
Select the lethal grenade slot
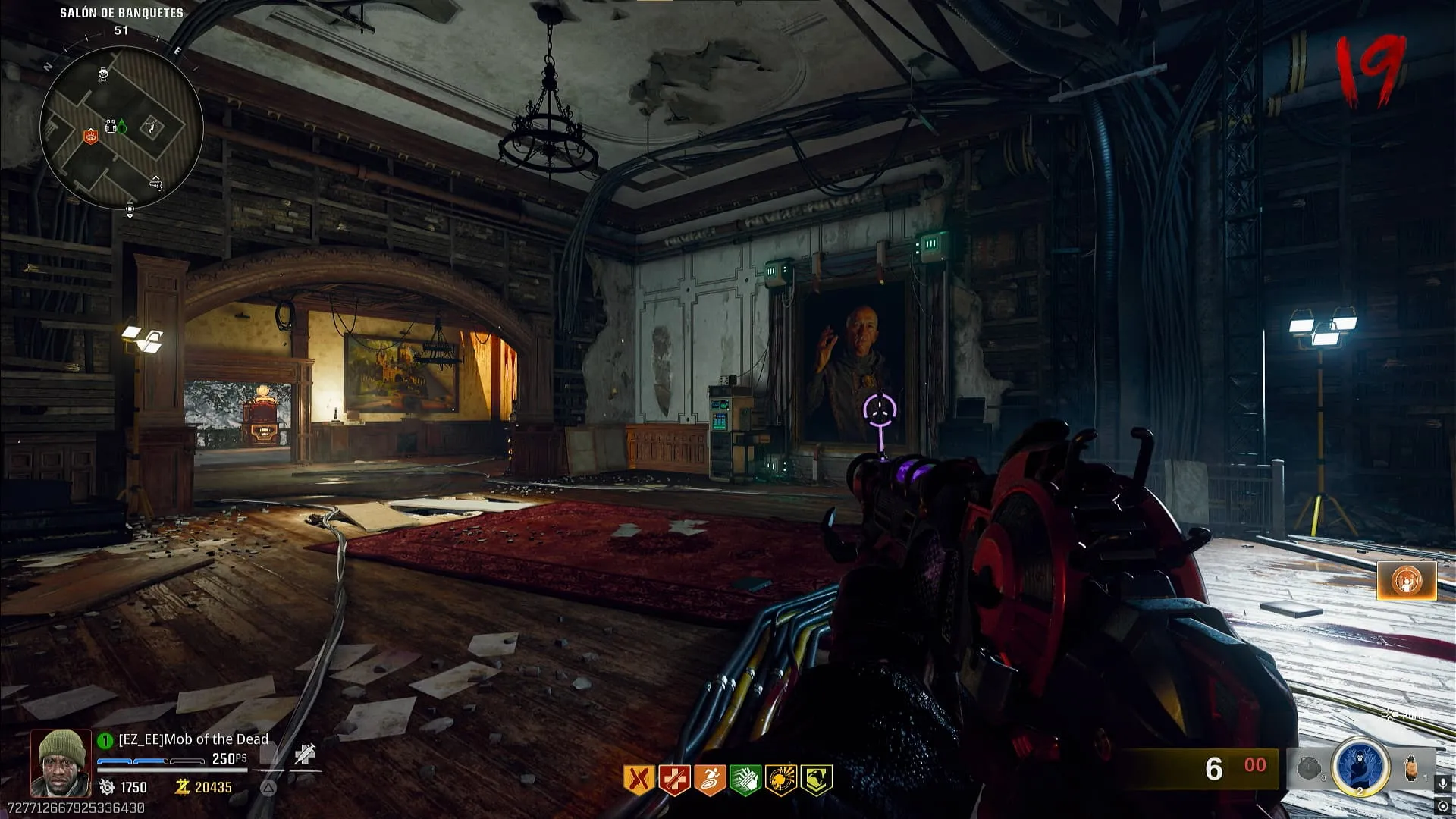[x=1411, y=769]
